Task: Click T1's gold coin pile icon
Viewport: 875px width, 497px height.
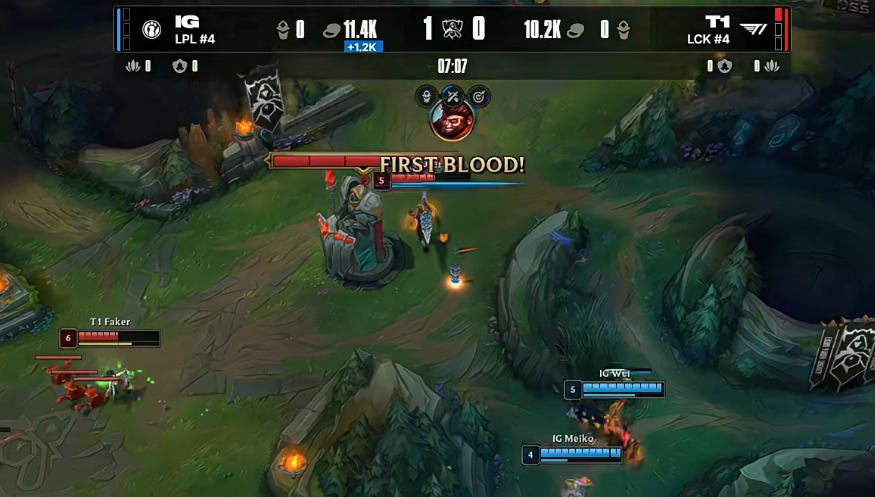Action: 575,30
